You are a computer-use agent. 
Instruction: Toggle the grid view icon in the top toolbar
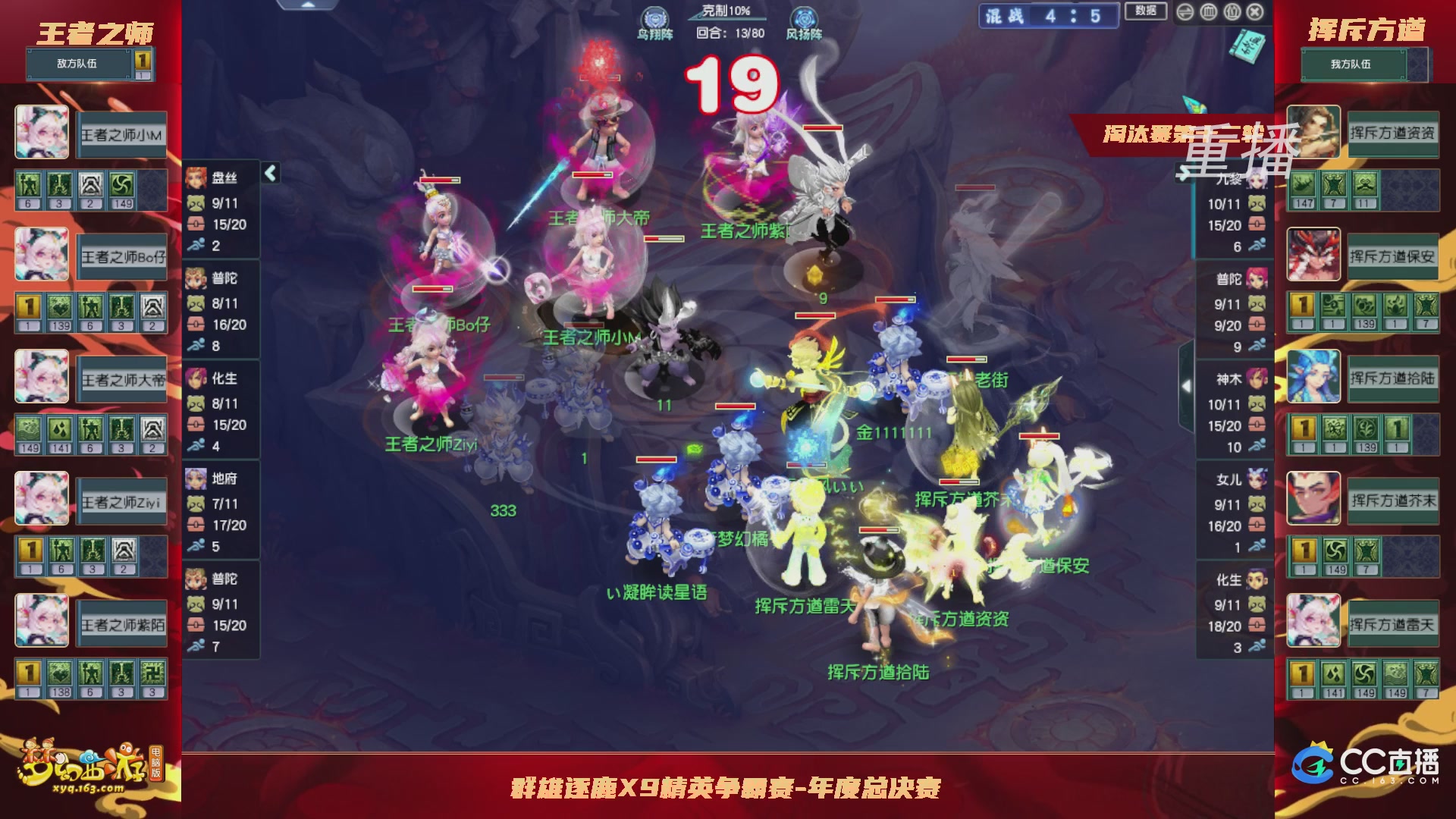(x=1208, y=11)
